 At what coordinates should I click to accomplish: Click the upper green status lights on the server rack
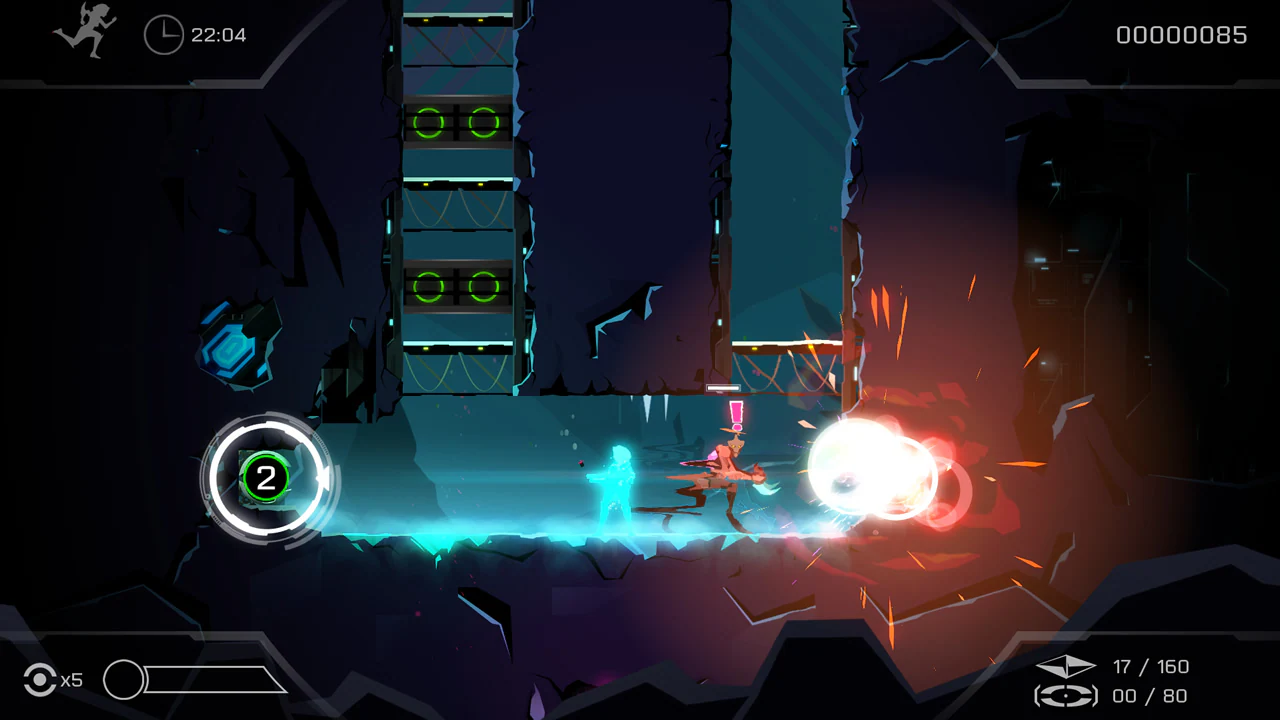(455, 122)
